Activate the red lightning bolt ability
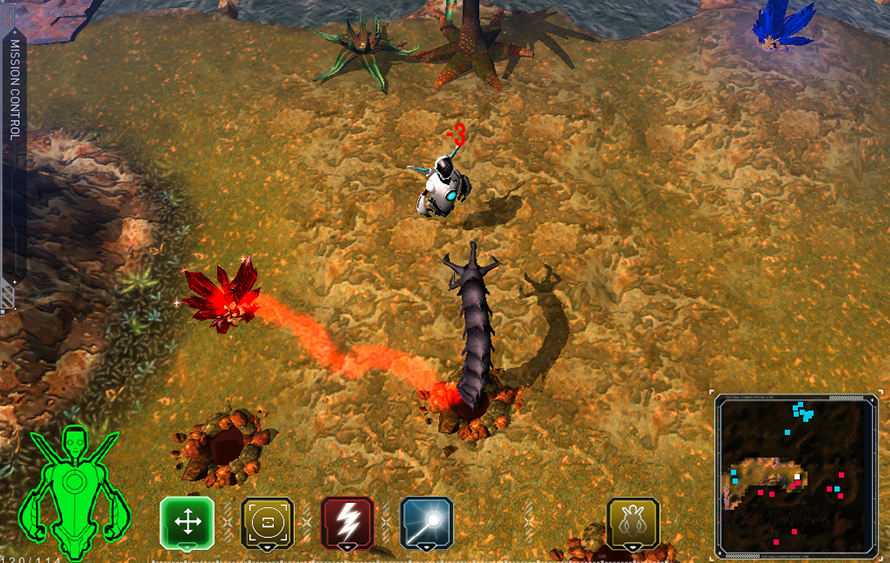Viewport: 890px width, 563px height. [x=348, y=522]
